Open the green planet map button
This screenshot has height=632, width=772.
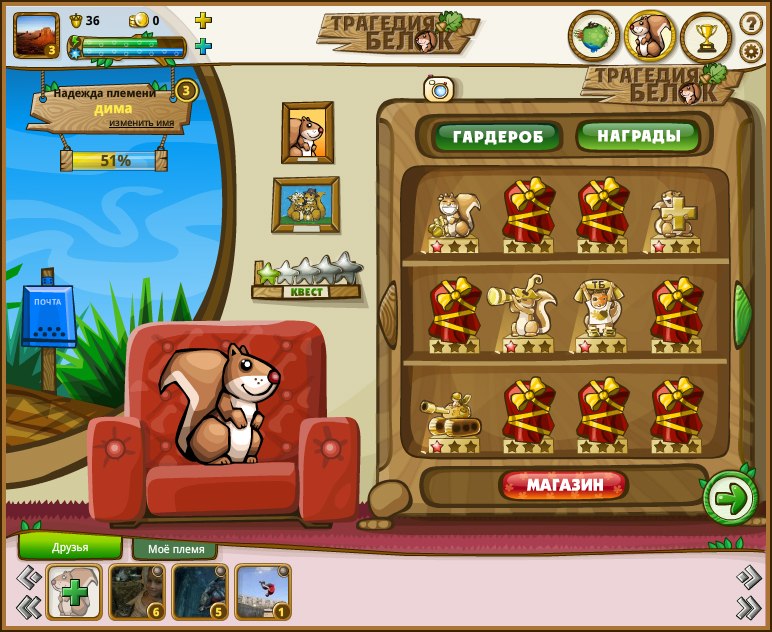[594, 38]
